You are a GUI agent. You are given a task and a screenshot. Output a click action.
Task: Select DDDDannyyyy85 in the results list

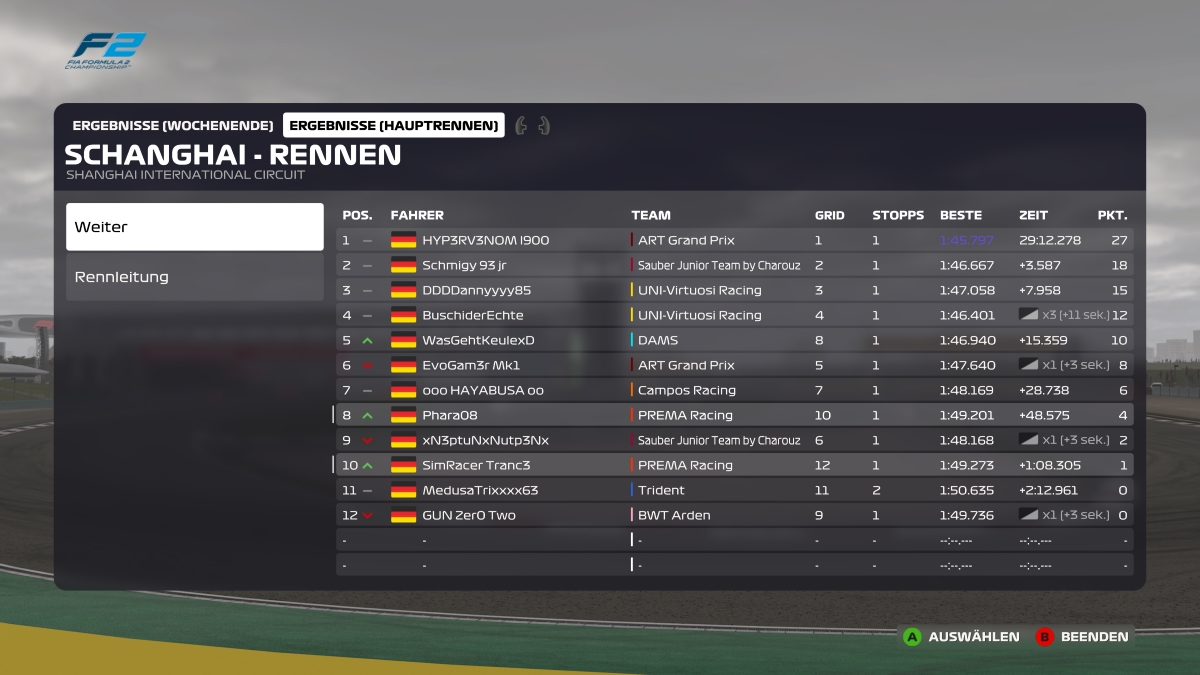click(x=476, y=290)
